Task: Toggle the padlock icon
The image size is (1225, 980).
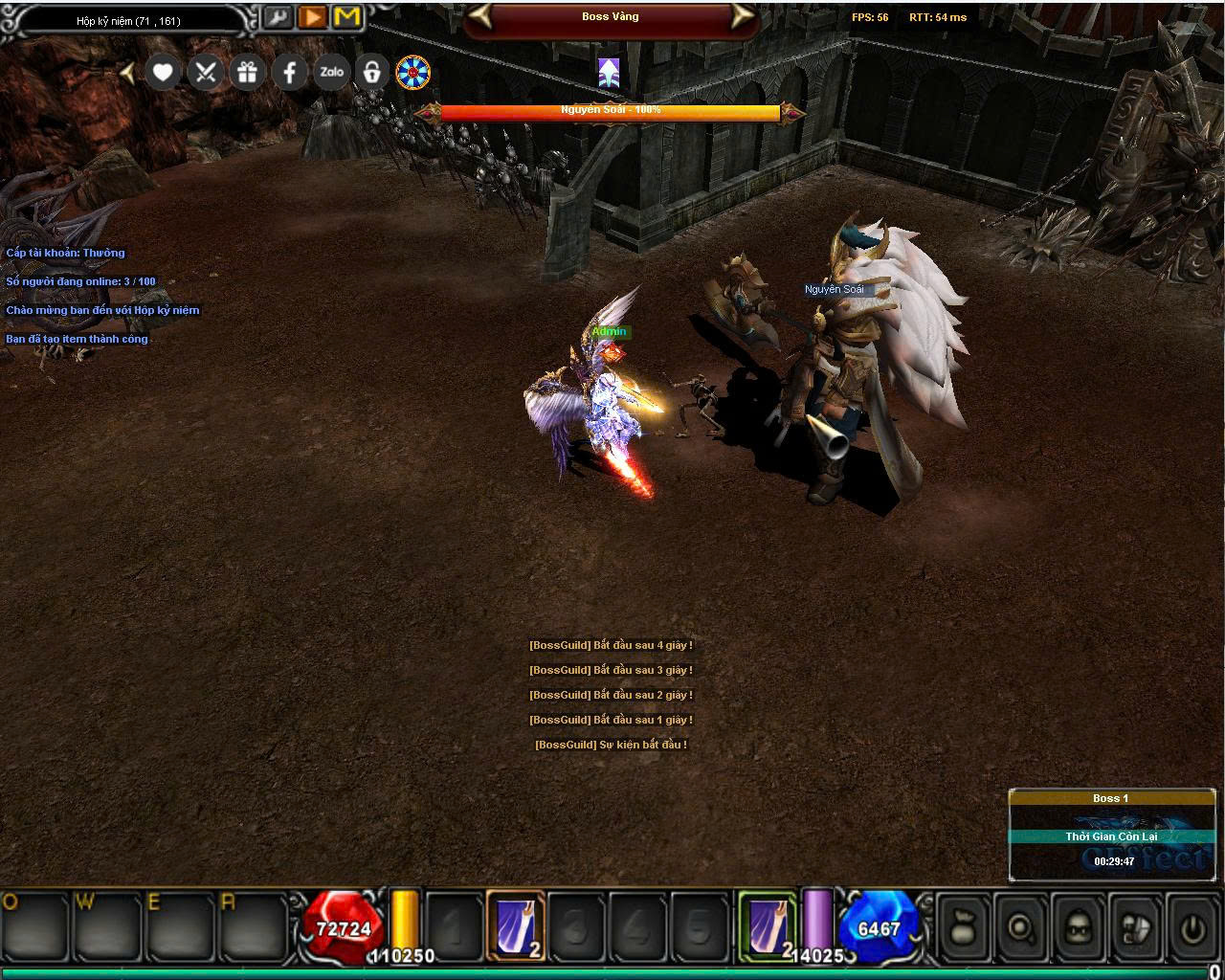Action: pyautogui.click(x=372, y=73)
